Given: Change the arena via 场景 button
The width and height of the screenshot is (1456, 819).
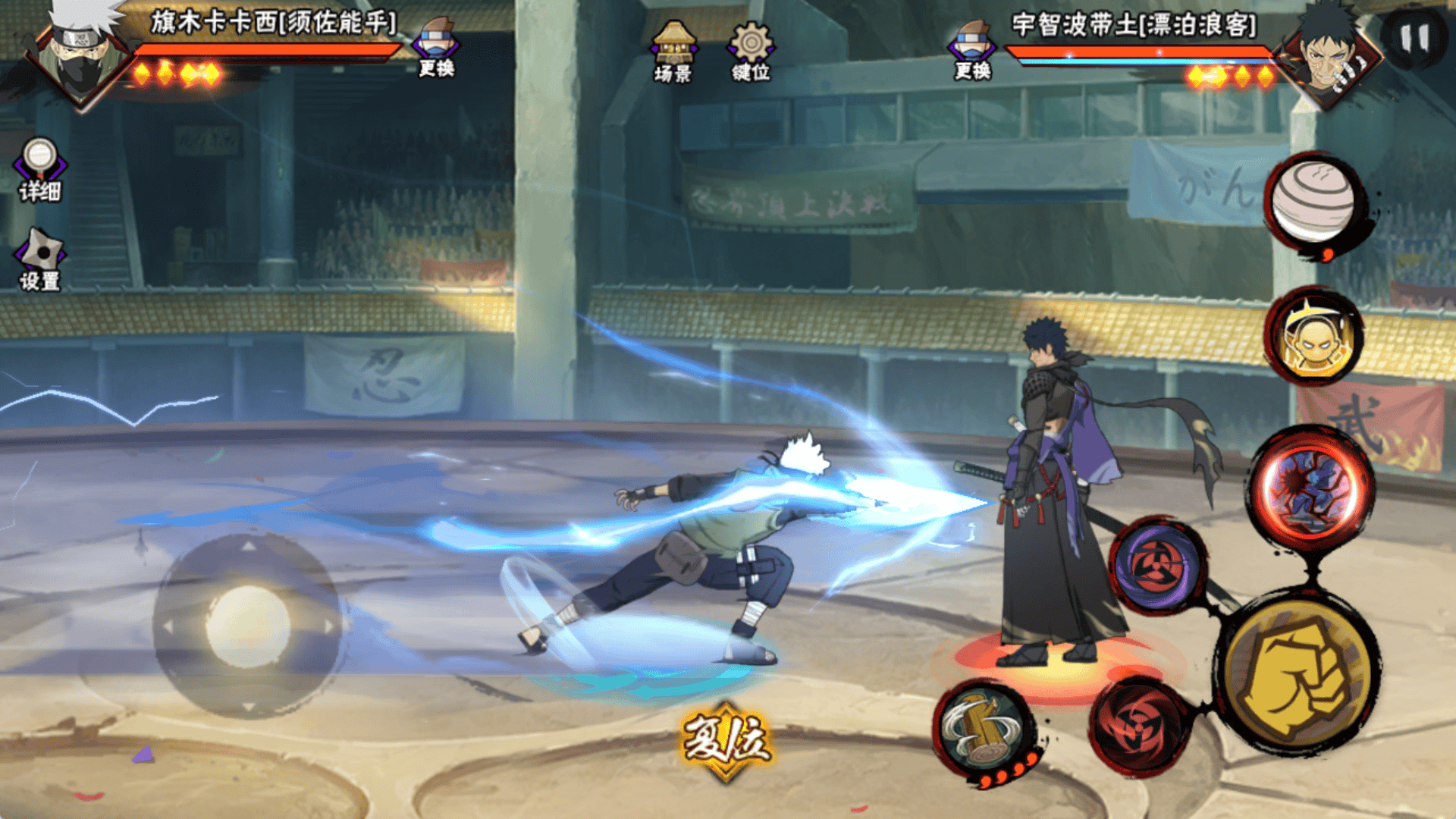Looking at the screenshot, I should (x=673, y=52).
